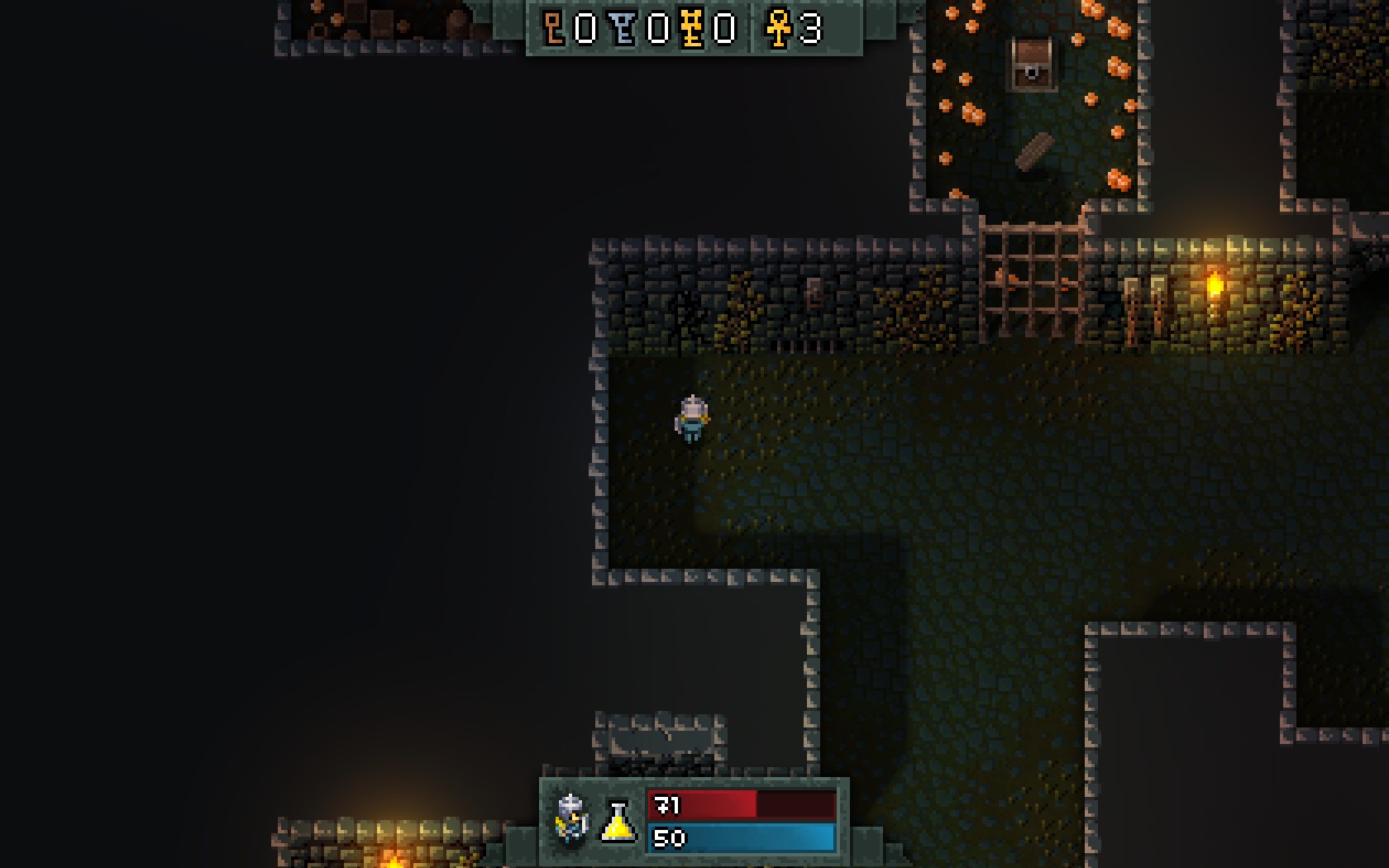Select the yellow potion flask icon
Screen dimensions: 1389x868
pyautogui.click(x=618, y=822)
